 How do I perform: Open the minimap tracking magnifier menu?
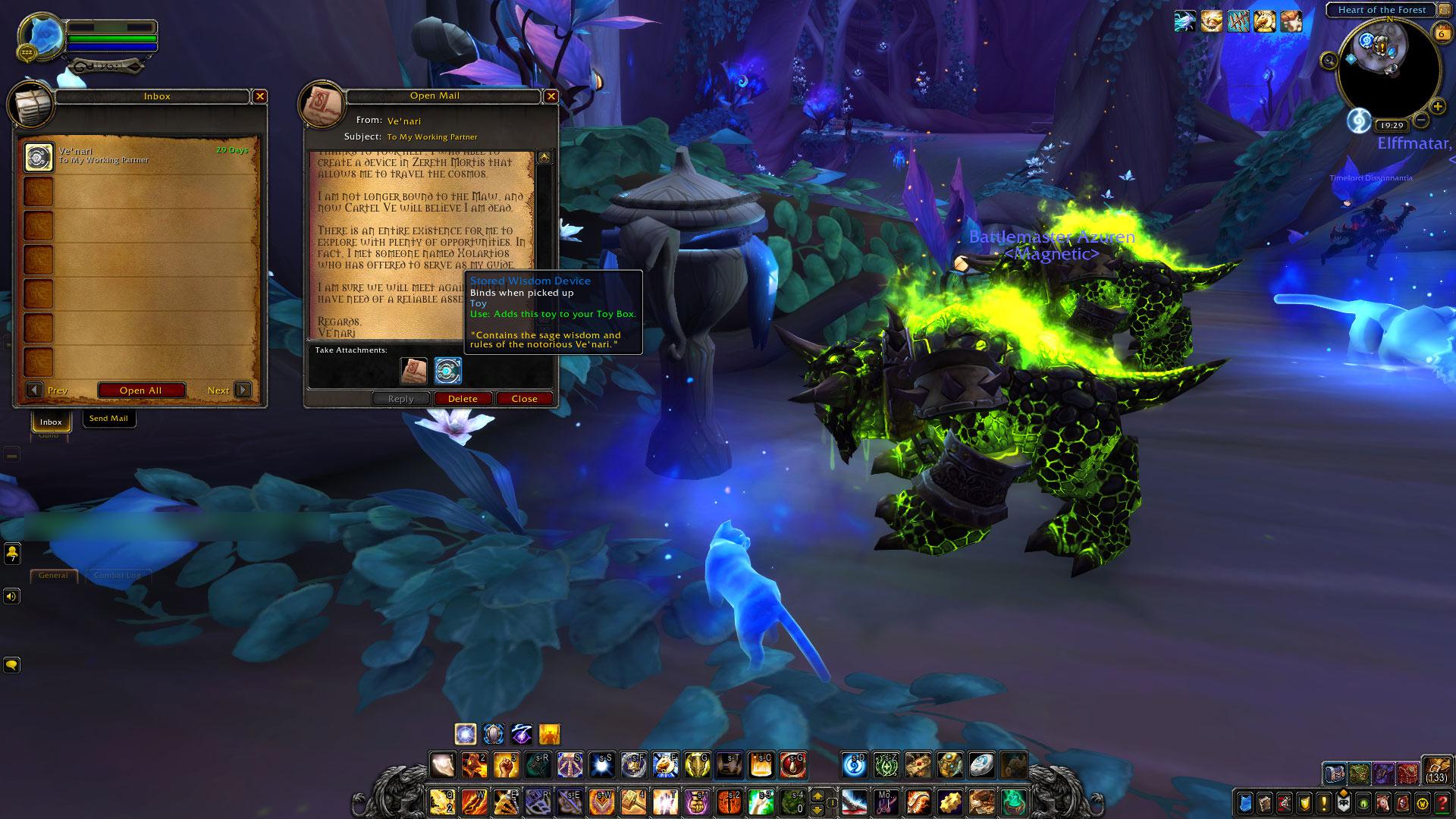point(1329,61)
